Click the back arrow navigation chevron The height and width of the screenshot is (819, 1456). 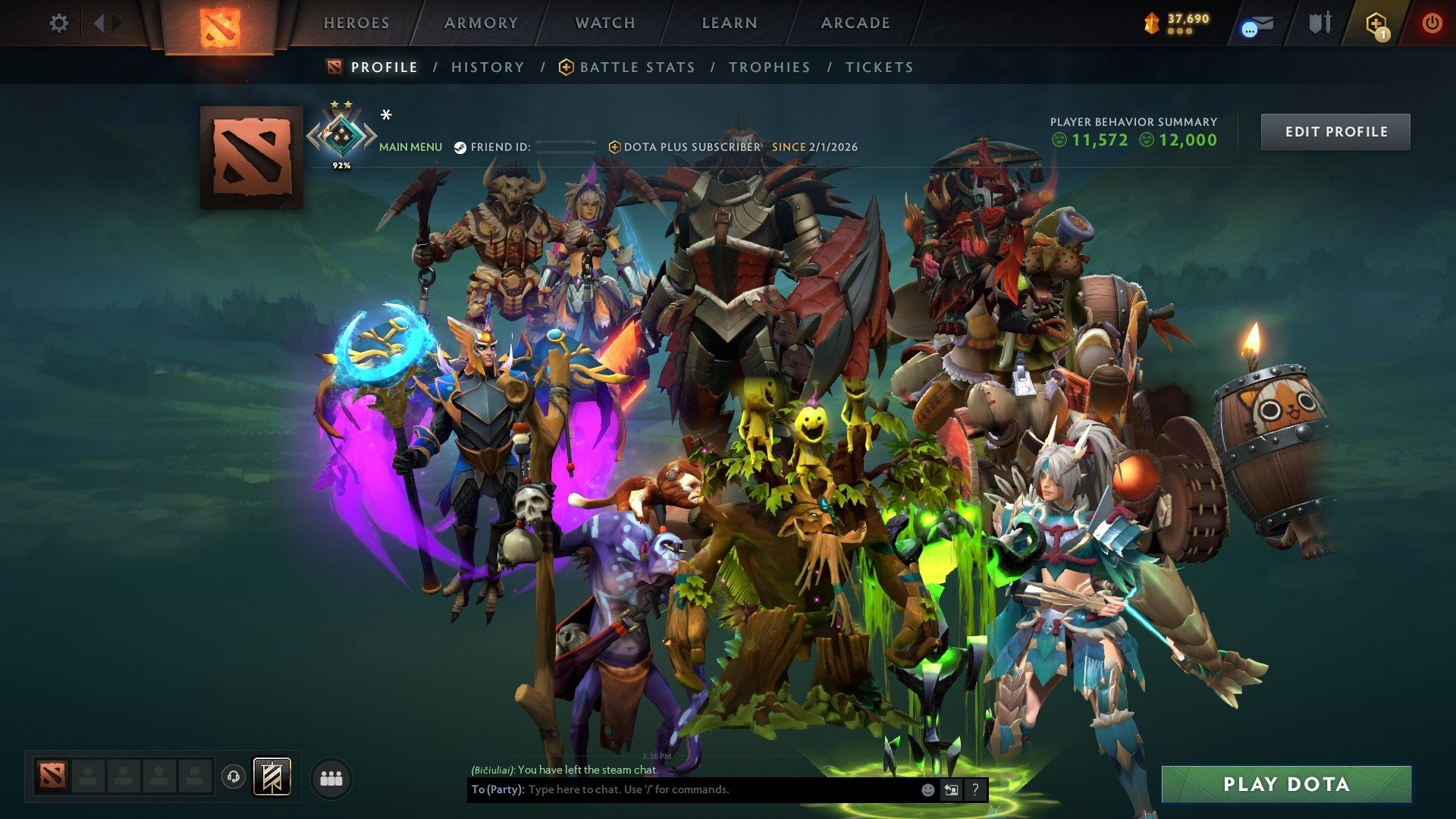(97, 21)
